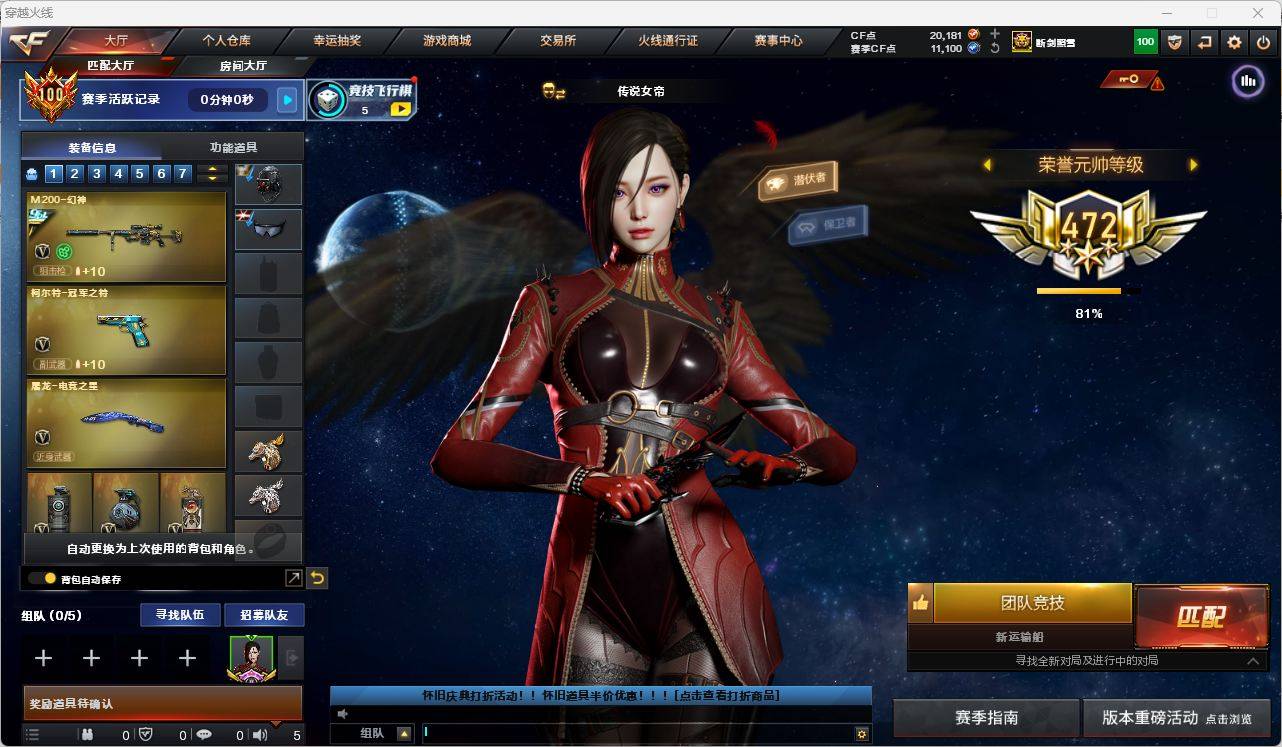The image size is (1282, 747).
Task: Go to 幸运抽奖 lottery page
Action: [x=337, y=41]
